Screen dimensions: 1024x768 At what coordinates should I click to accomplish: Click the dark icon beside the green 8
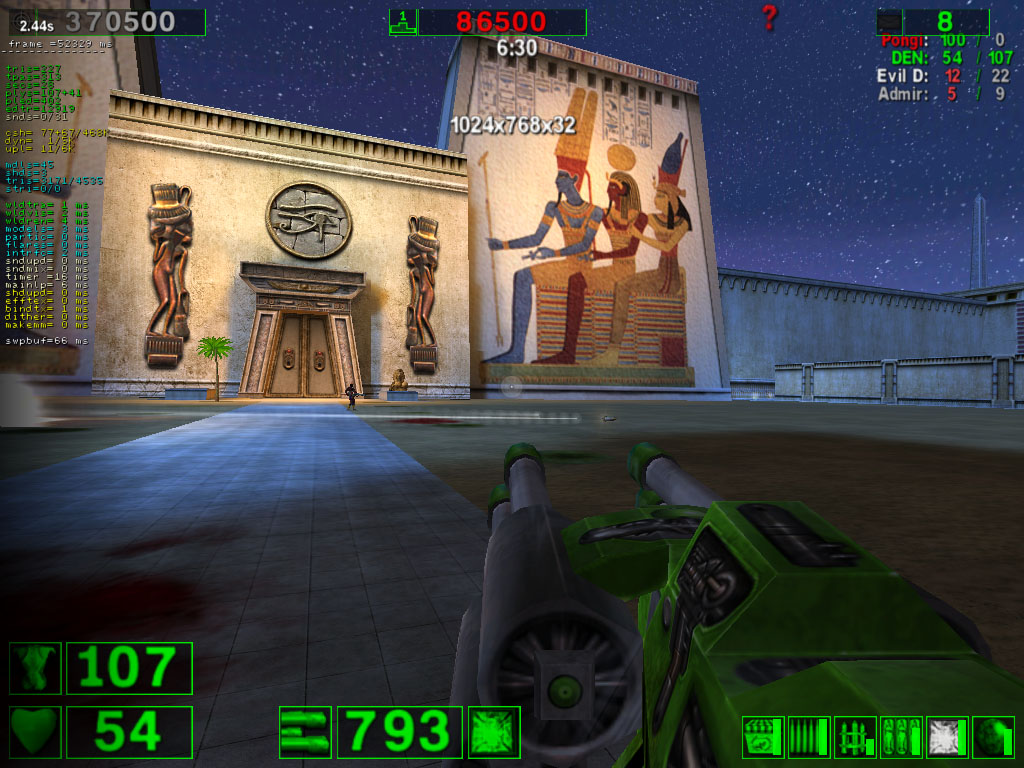[x=889, y=21]
